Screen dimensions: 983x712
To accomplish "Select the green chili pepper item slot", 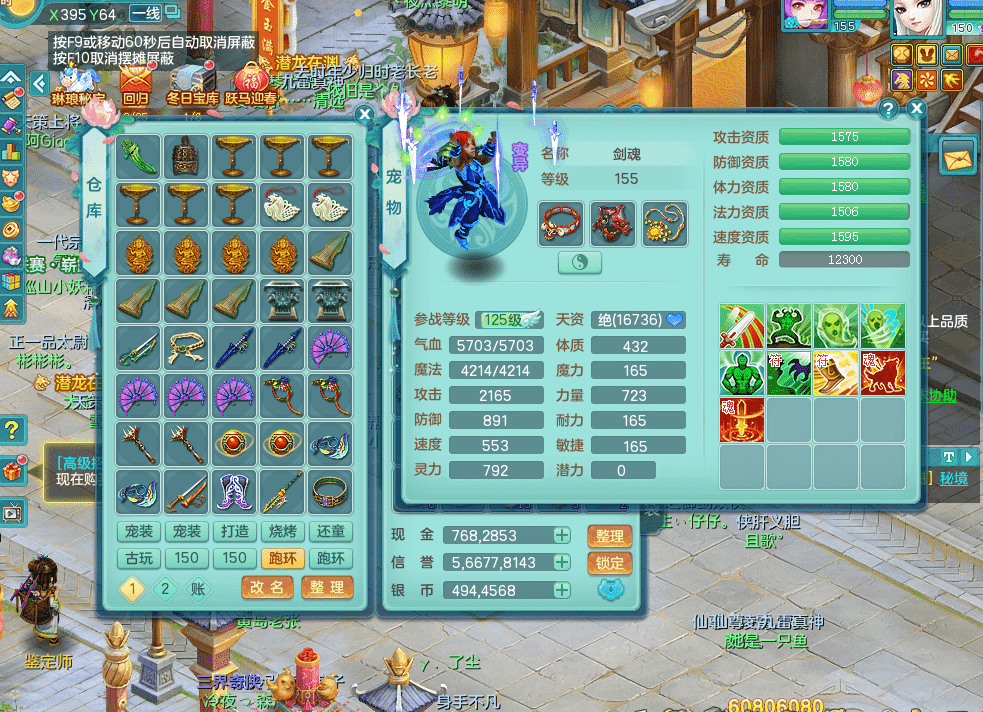I will click(x=138, y=157).
